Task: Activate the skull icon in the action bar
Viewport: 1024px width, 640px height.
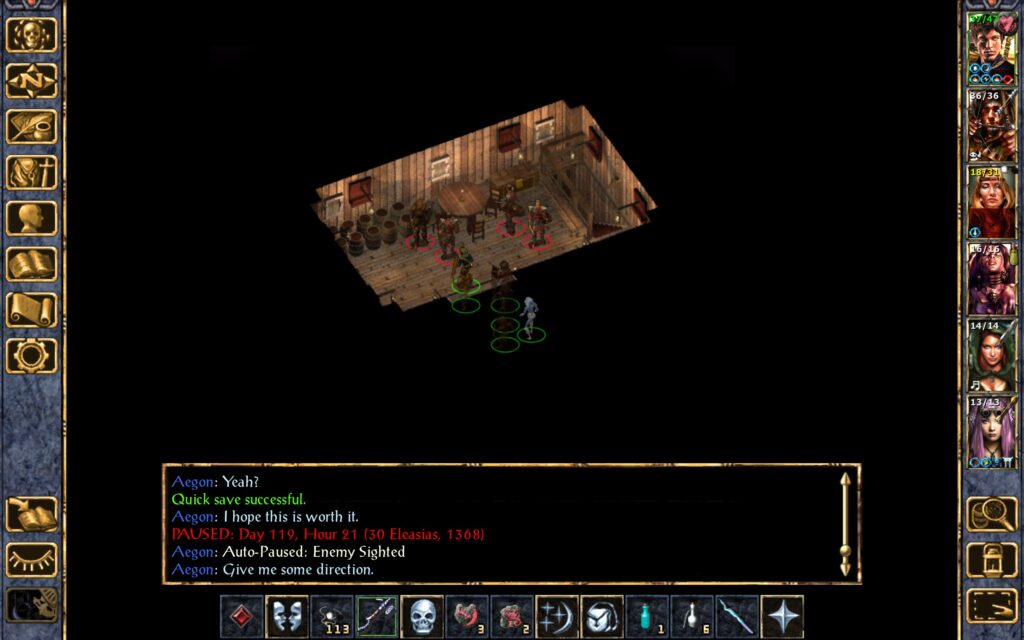Action: (x=422, y=616)
